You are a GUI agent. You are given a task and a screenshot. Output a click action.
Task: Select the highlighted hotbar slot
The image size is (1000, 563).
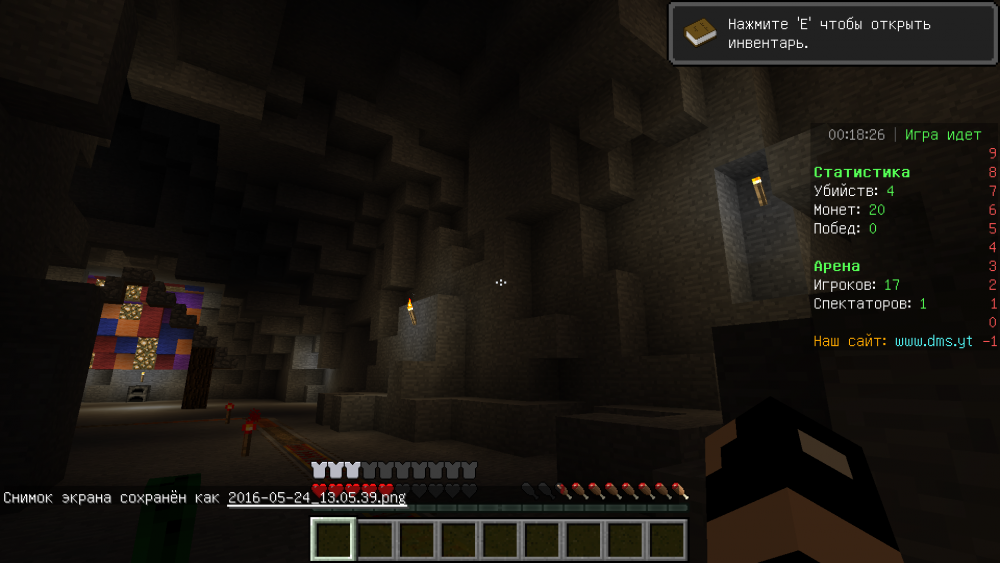[x=332, y=538]
